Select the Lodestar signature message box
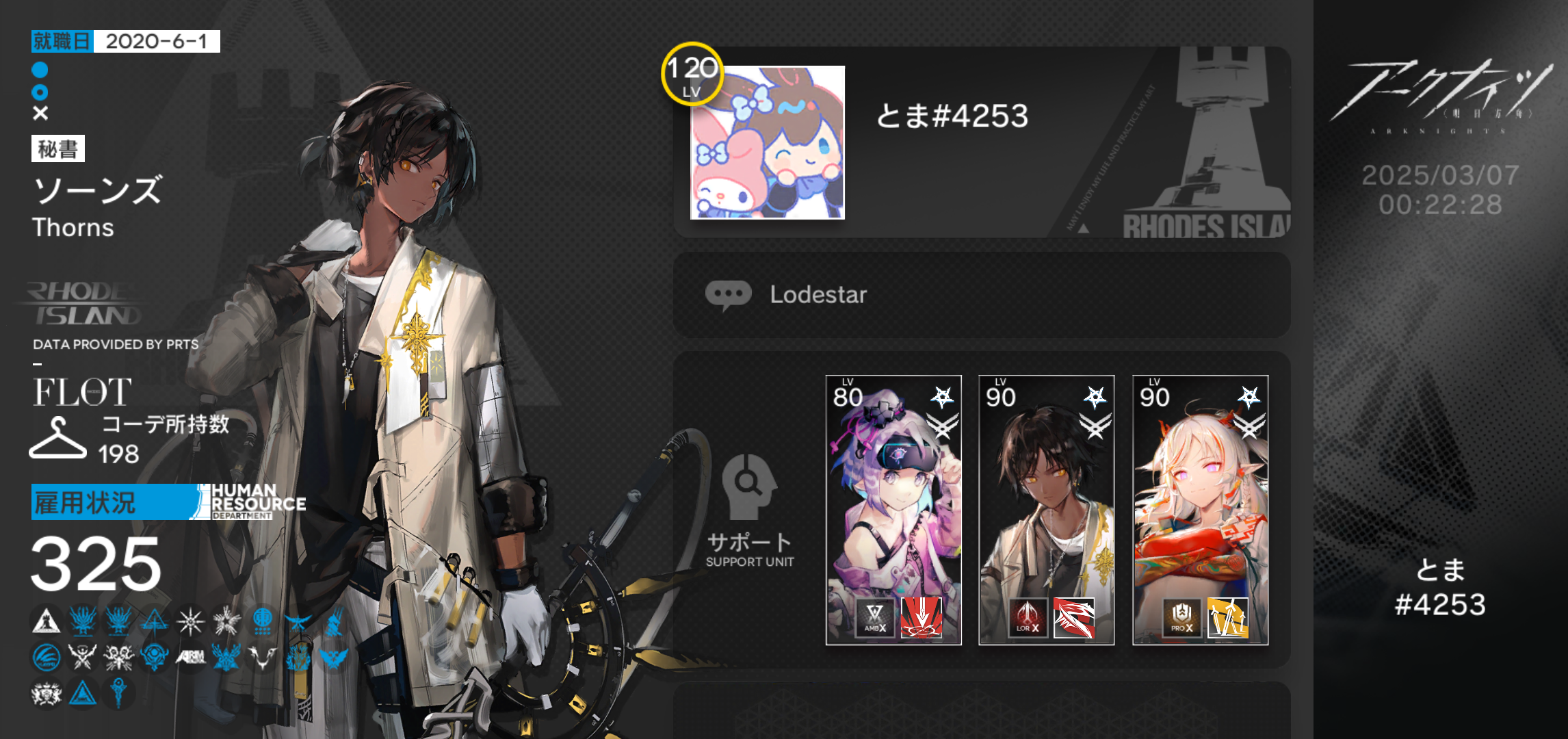 pyautogui.click(x=981, y=294)
